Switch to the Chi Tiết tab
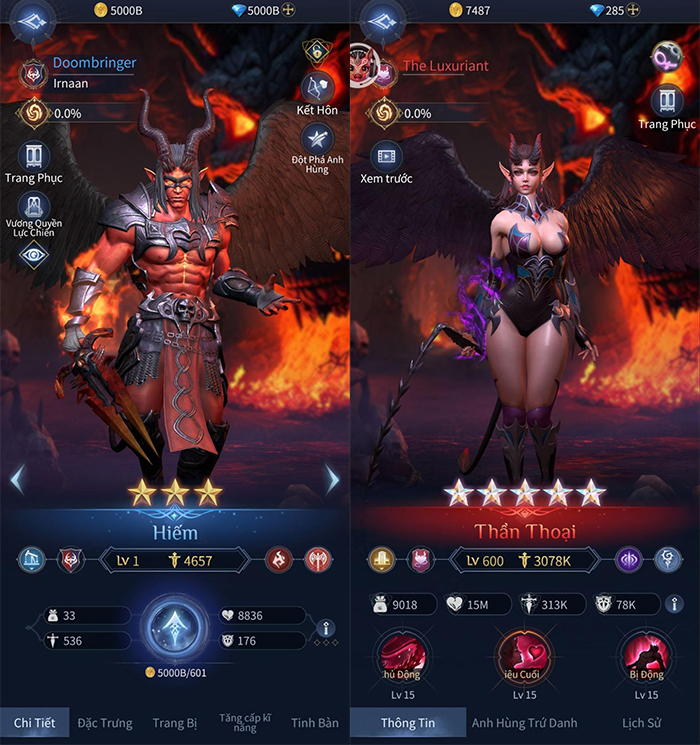700x745 pixels. pos(34,722)
